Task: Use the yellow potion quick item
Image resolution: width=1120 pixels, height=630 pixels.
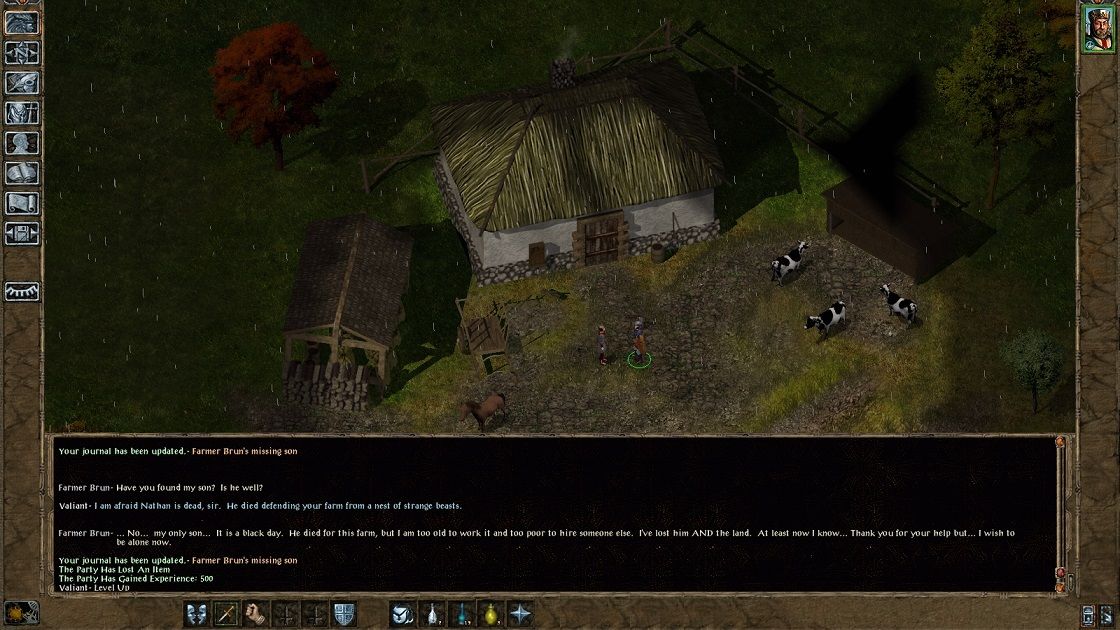Action: (492, 613)
